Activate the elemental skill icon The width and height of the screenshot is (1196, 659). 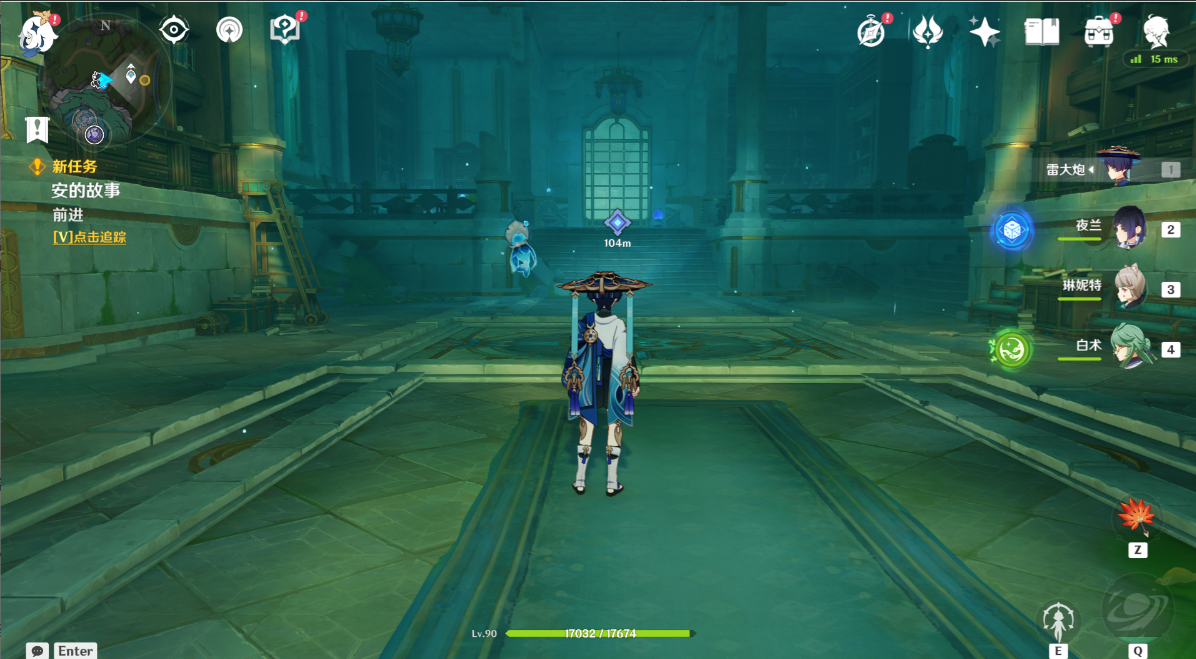click(x=1058, y=622)
